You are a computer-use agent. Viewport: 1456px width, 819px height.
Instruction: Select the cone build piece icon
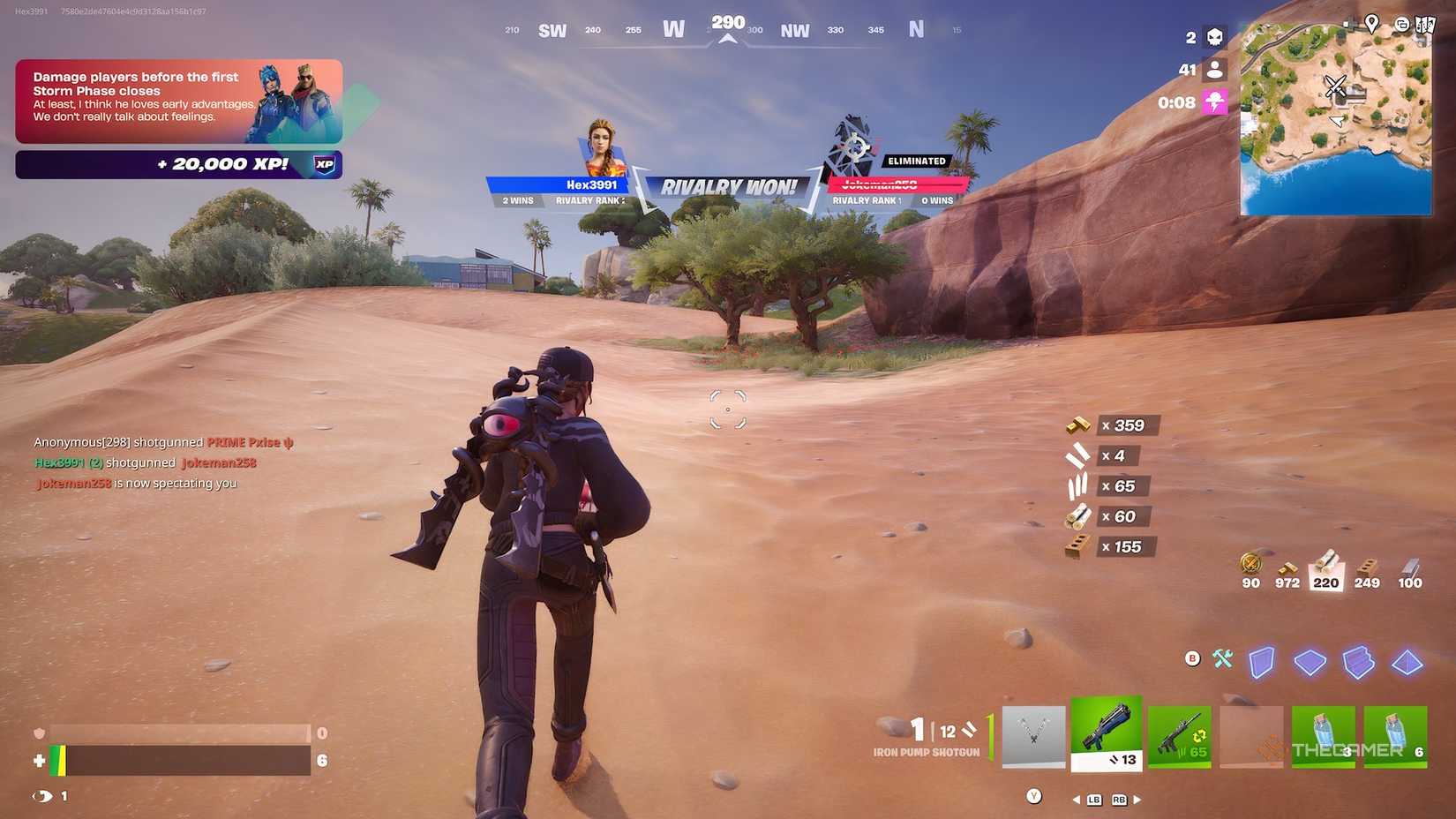1407,662
